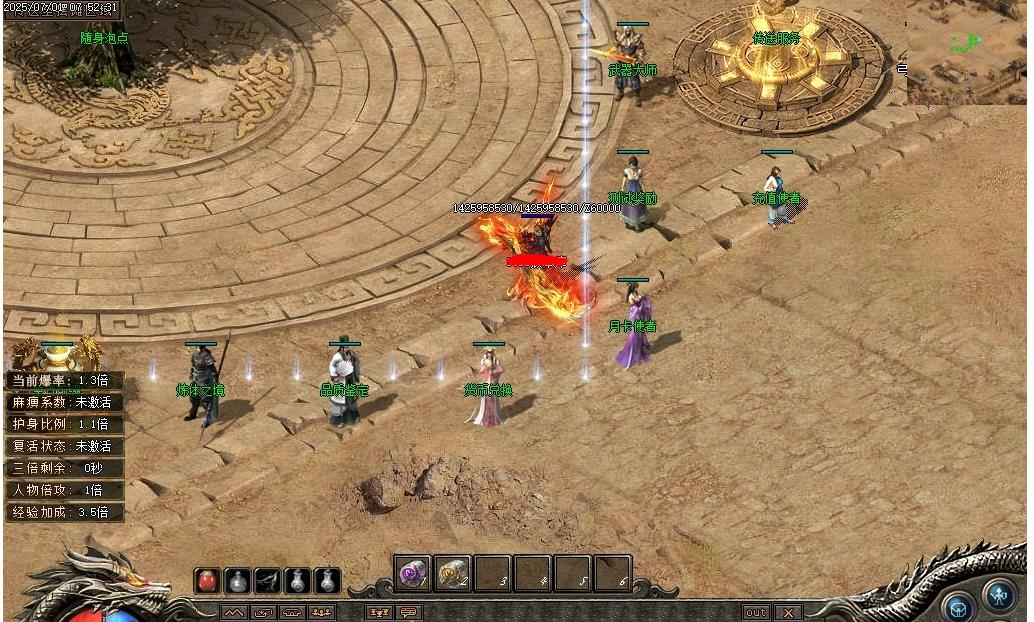Use the golden swirl scroll in slot 2

coord(452,574)
